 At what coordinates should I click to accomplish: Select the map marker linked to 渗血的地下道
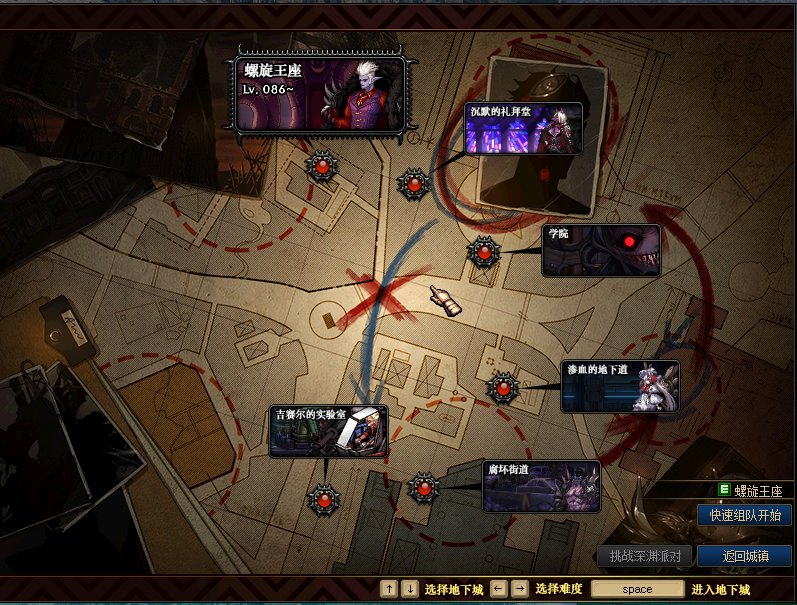pyautogui.click(x=502, y=387)
